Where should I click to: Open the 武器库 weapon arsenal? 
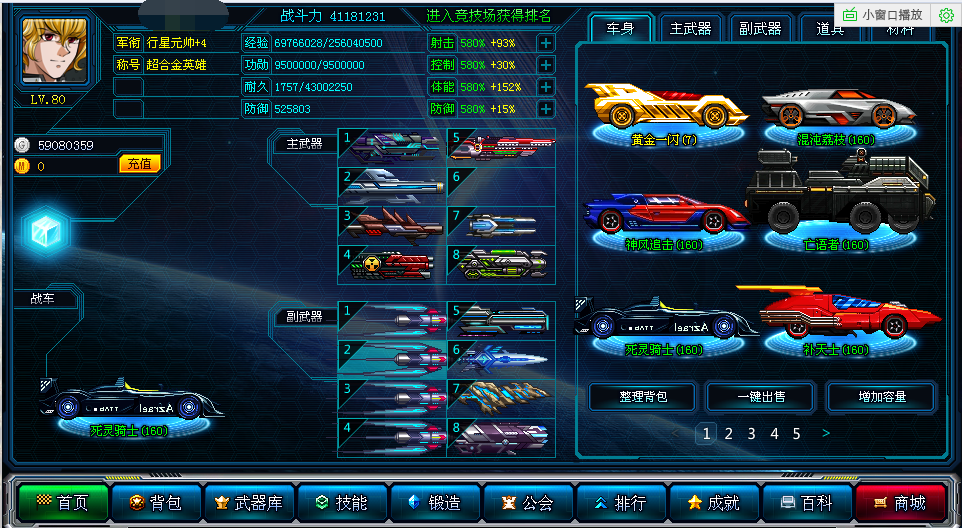249,503
